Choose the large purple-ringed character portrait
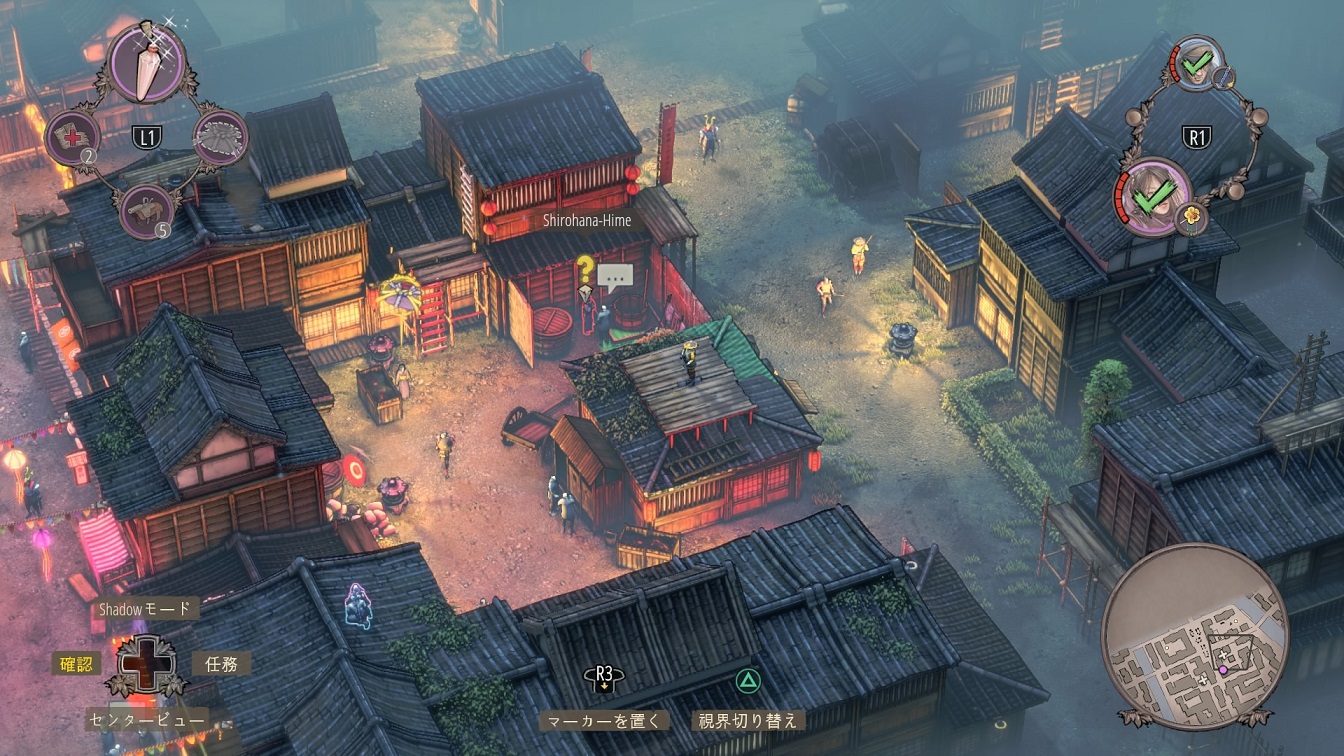The height and width of the screenshot is (756, 1344). click(1153, 197)
